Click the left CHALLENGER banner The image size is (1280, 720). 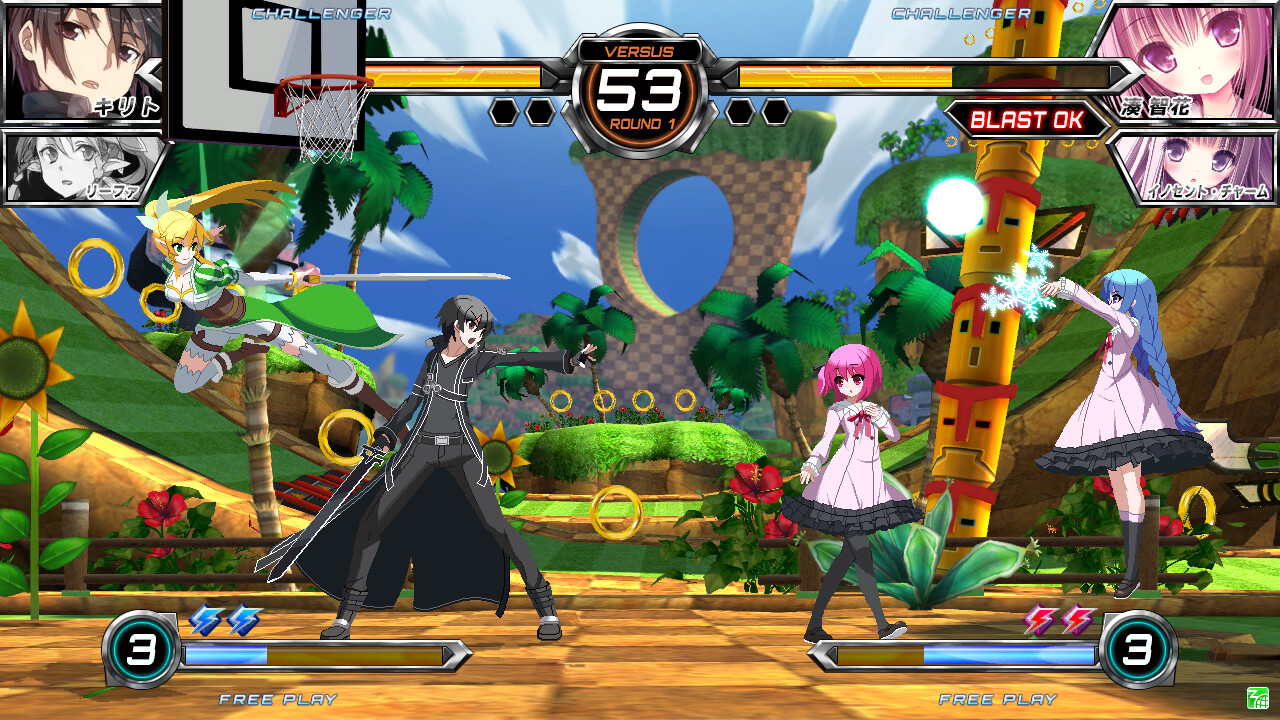(x=320, y=14)
